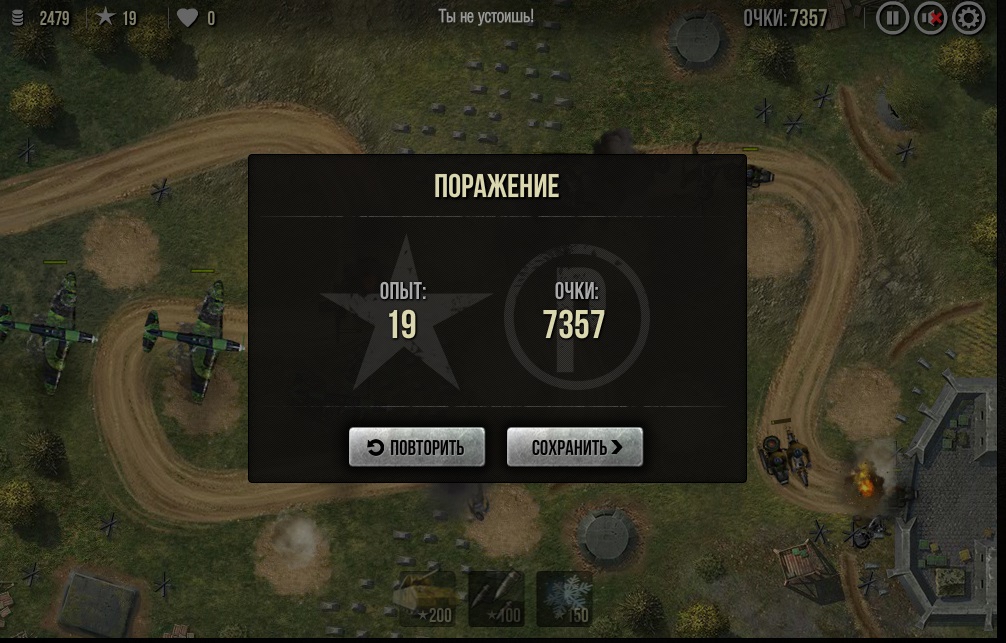Open settings via the gear icon
The width and height of the screenshot is (1006, 643).
(x=968, y=17)
